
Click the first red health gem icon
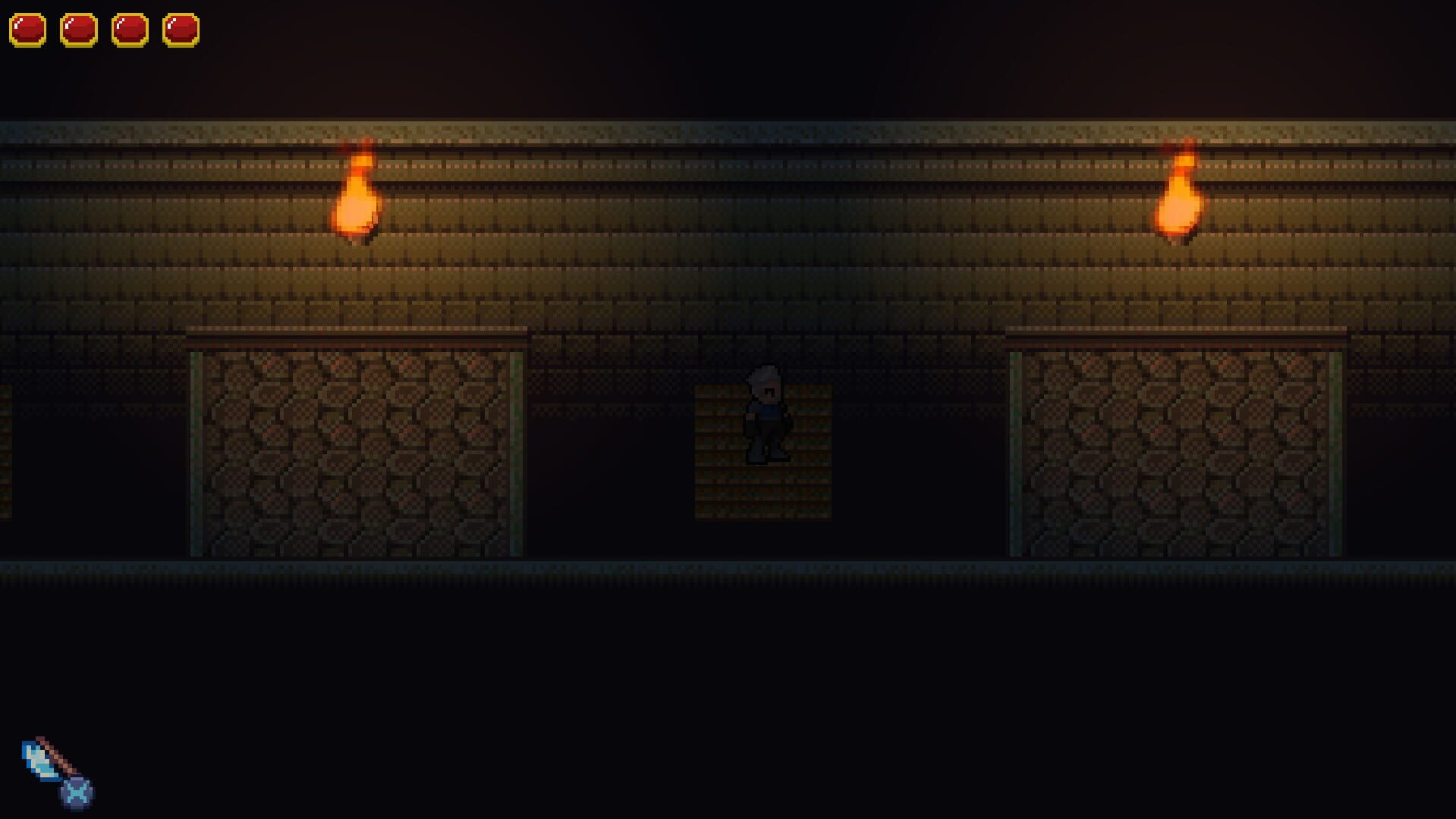[x=27, y=30]
